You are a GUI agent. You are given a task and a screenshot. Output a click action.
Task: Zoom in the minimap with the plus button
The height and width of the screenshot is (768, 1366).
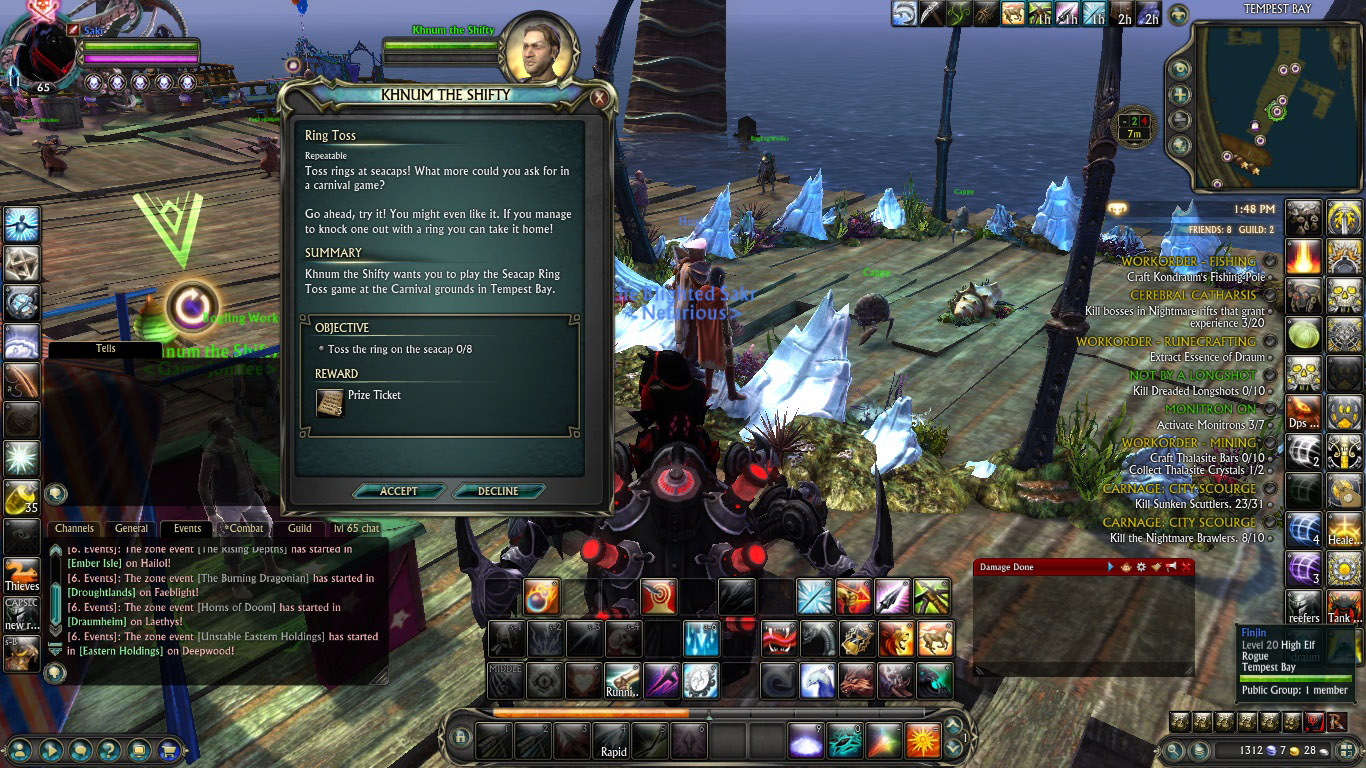tap(1181, 96)
